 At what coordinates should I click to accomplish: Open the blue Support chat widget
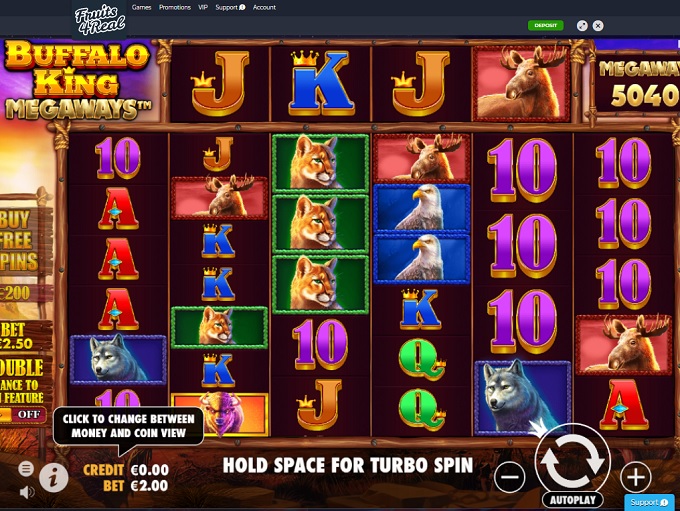click(649, 502)
